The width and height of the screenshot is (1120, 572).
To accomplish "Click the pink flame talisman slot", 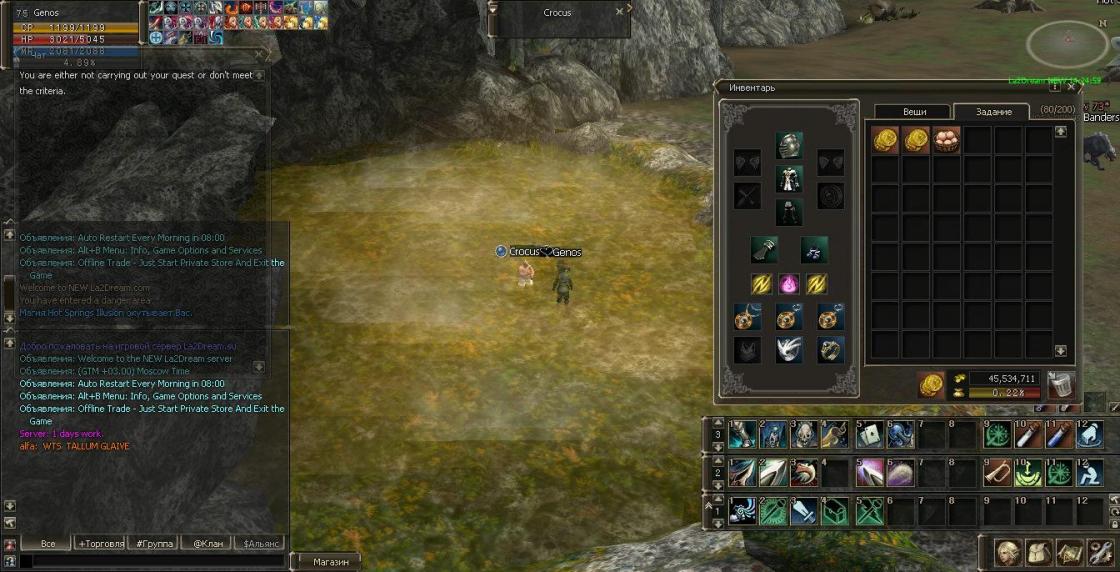I will pos(789,284).
